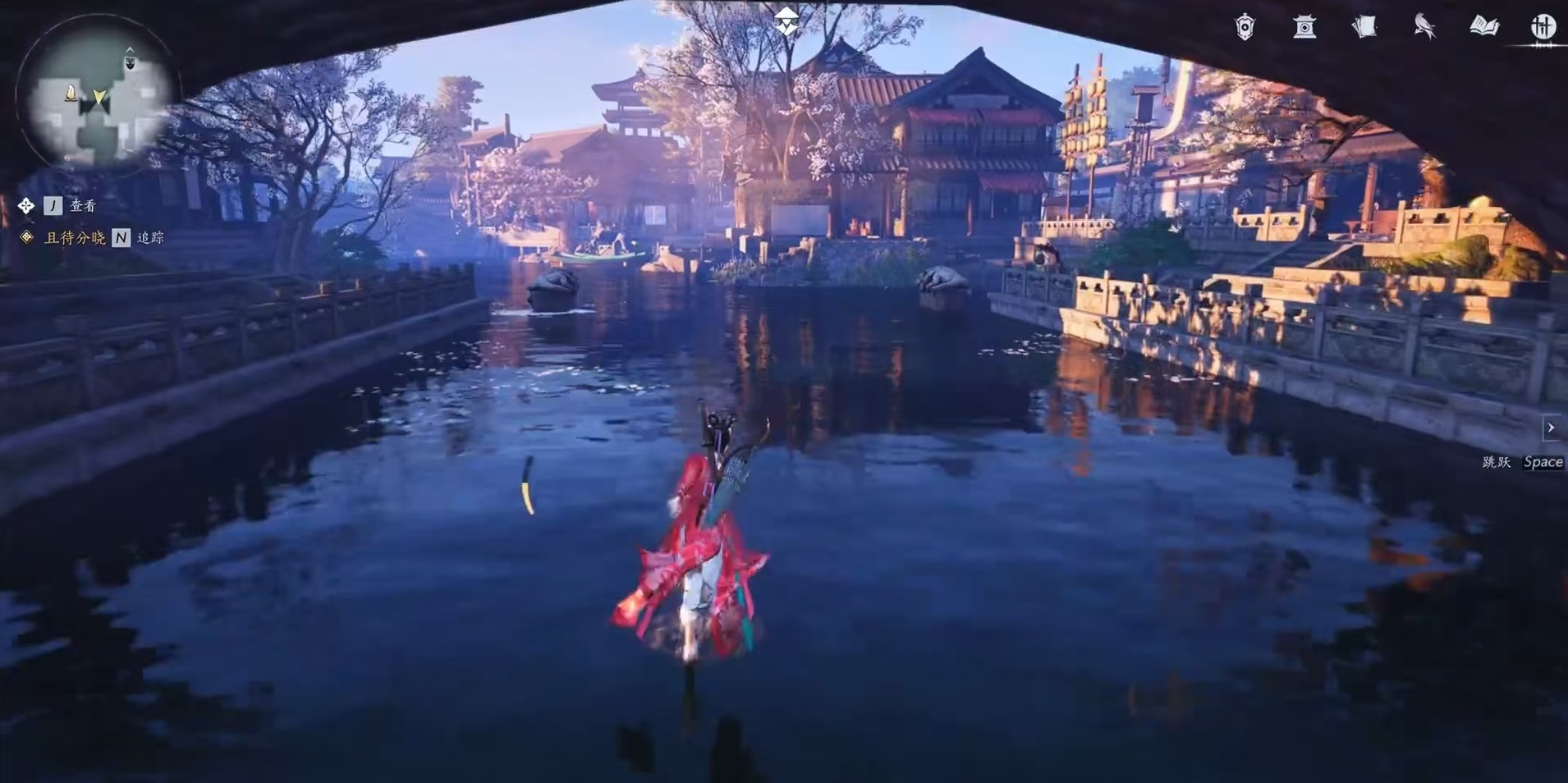Screen dimensions: 1568x783
Task: Open the pavilion shrine icon
Action: (x=1304, y=27)
